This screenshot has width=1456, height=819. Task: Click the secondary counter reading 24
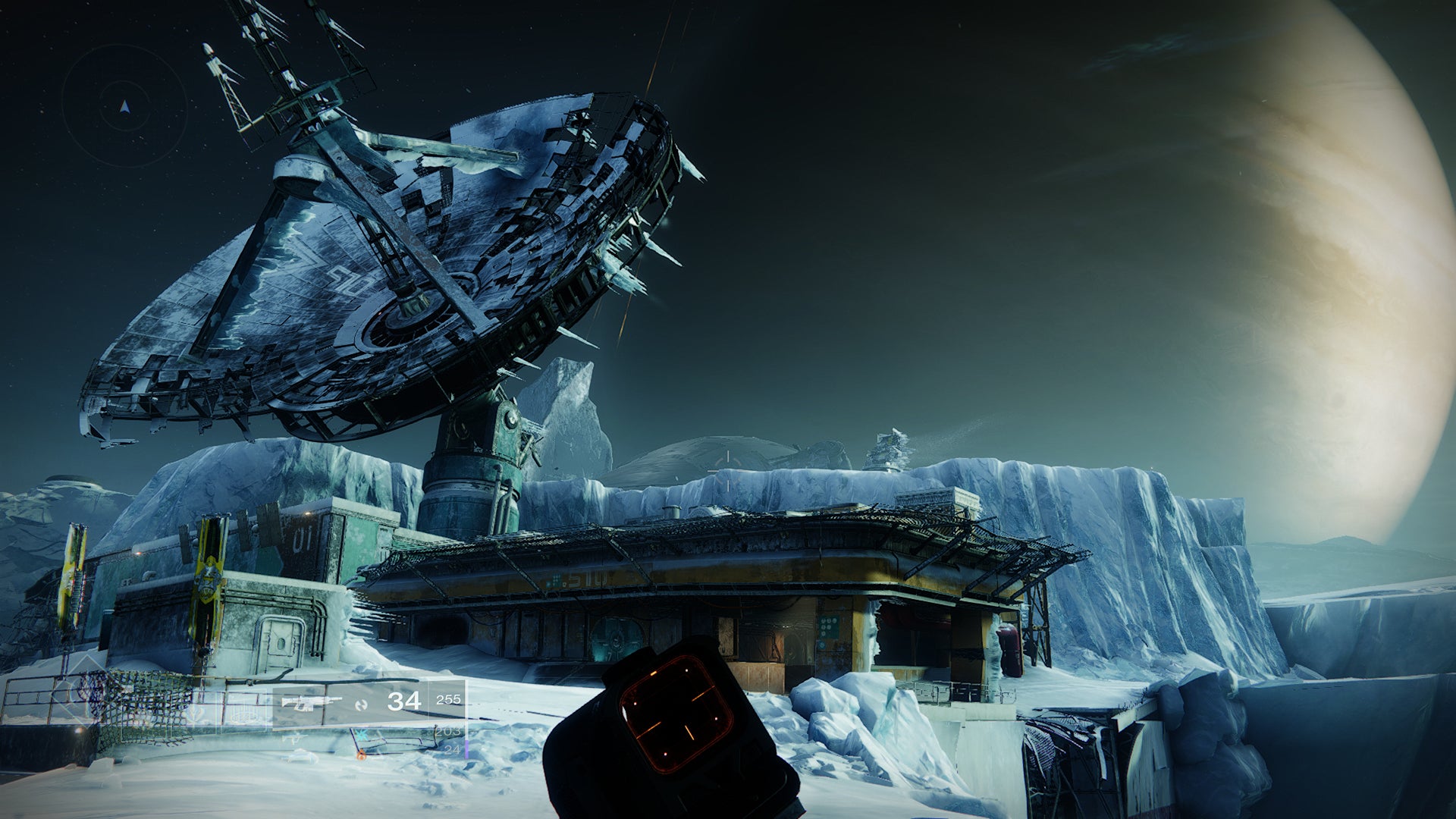click(451, 749)
